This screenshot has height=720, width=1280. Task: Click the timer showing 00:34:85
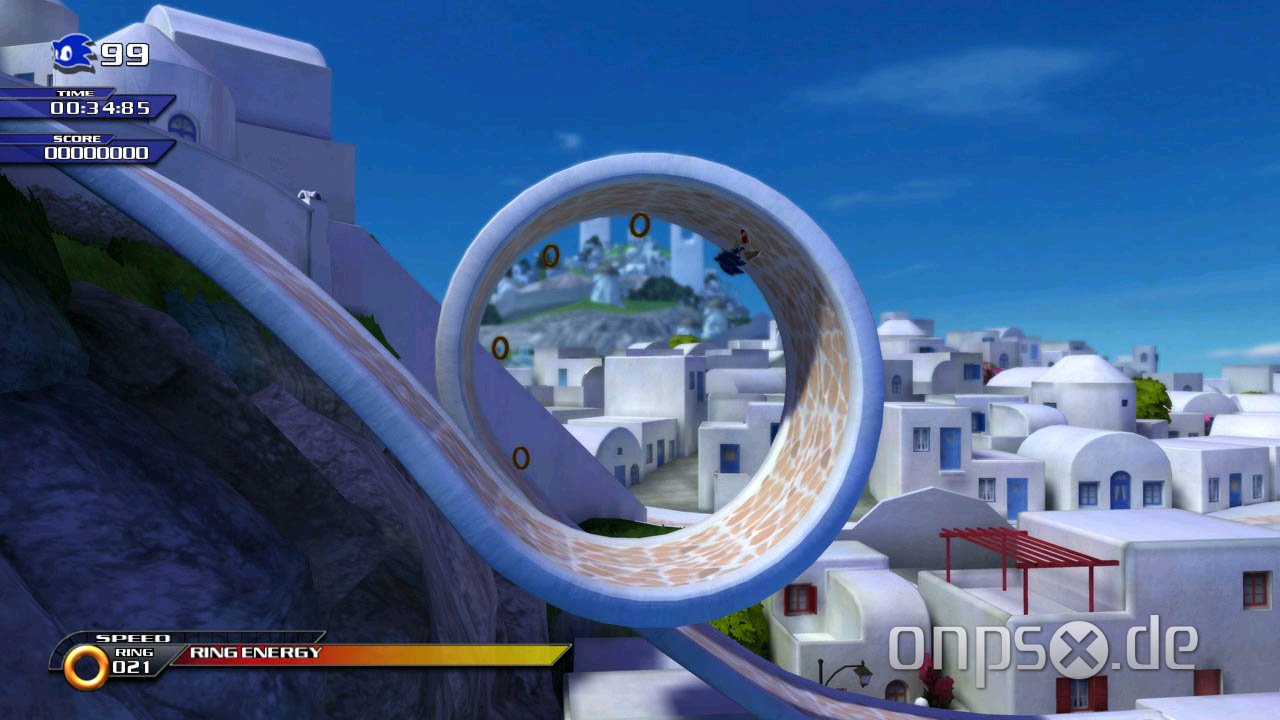click(x=102, y=109)
